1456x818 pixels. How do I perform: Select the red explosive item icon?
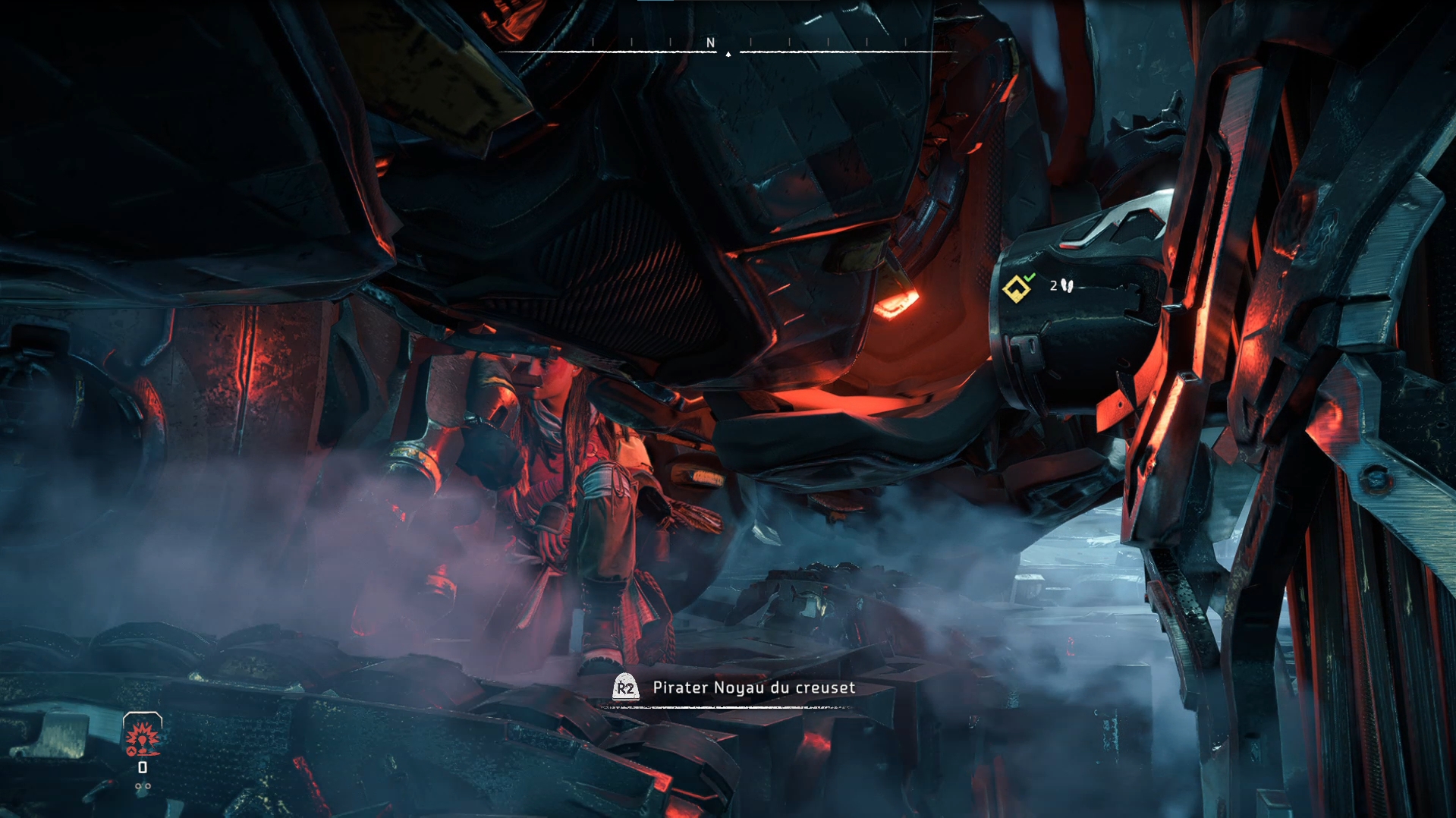pos(143,736)
